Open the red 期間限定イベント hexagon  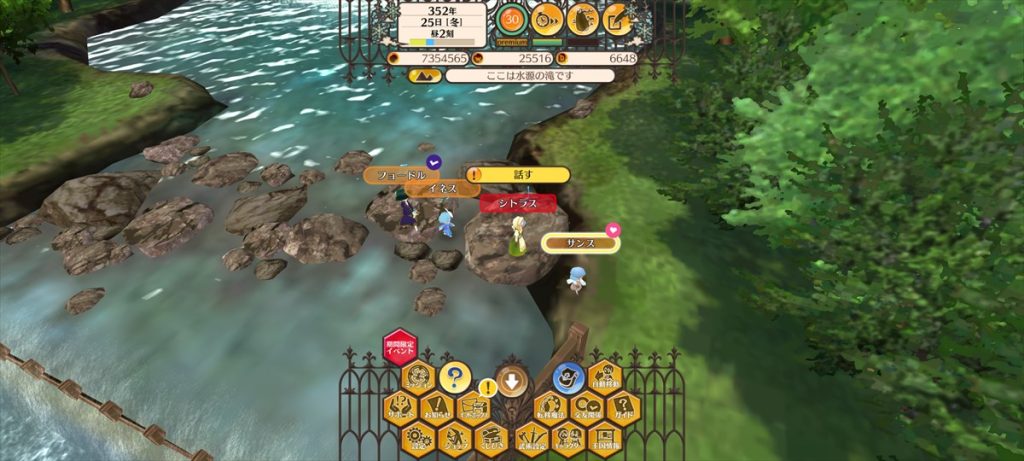pos(399,347)
